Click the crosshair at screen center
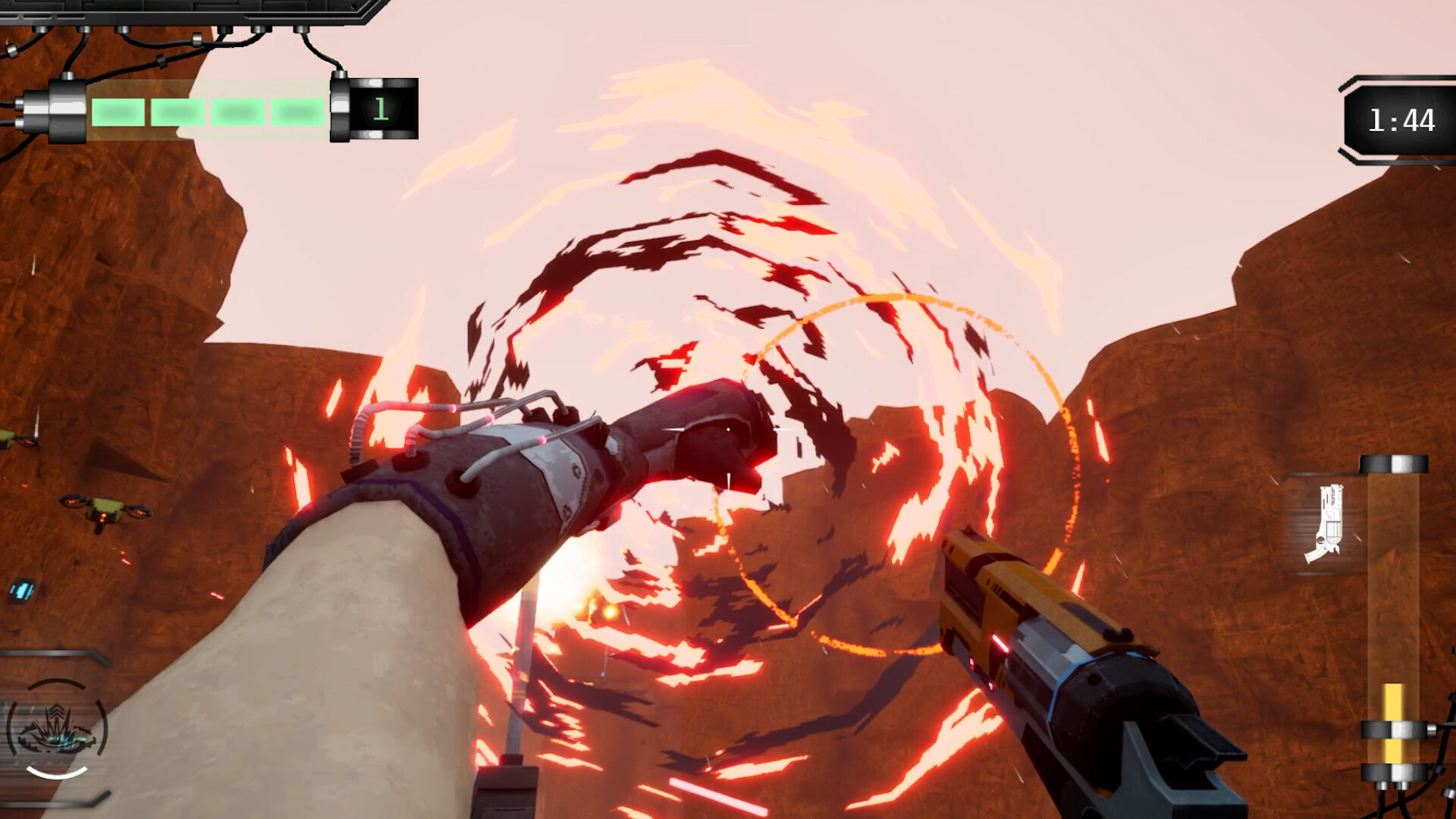Image resolution: width=1456 pixels, height=819 pixels. pyautogui.click(x=728, y=428)
